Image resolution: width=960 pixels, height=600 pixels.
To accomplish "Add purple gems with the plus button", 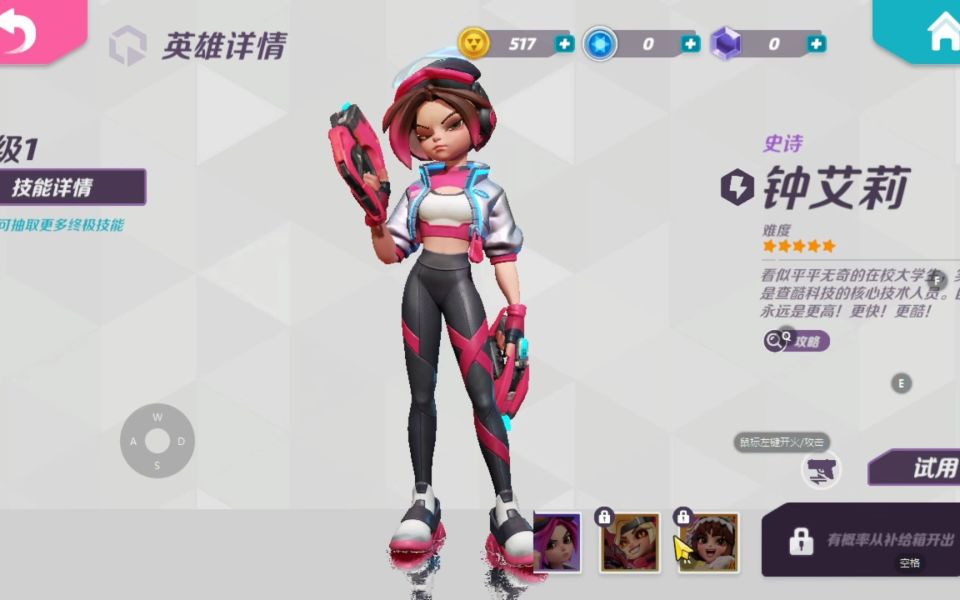I will pos(817,44).
